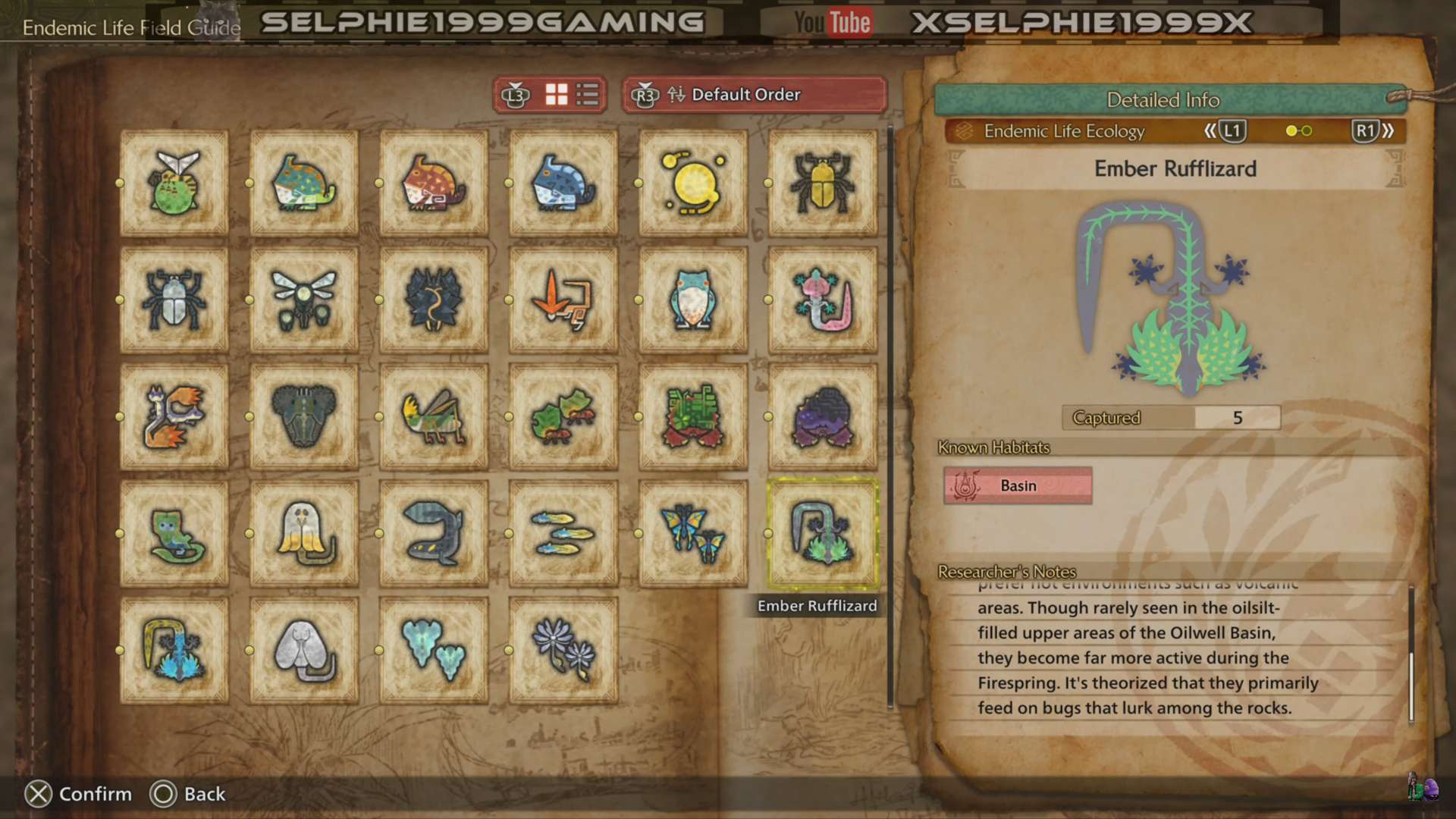Open the Basin habitat entry

click(1016, 485)
